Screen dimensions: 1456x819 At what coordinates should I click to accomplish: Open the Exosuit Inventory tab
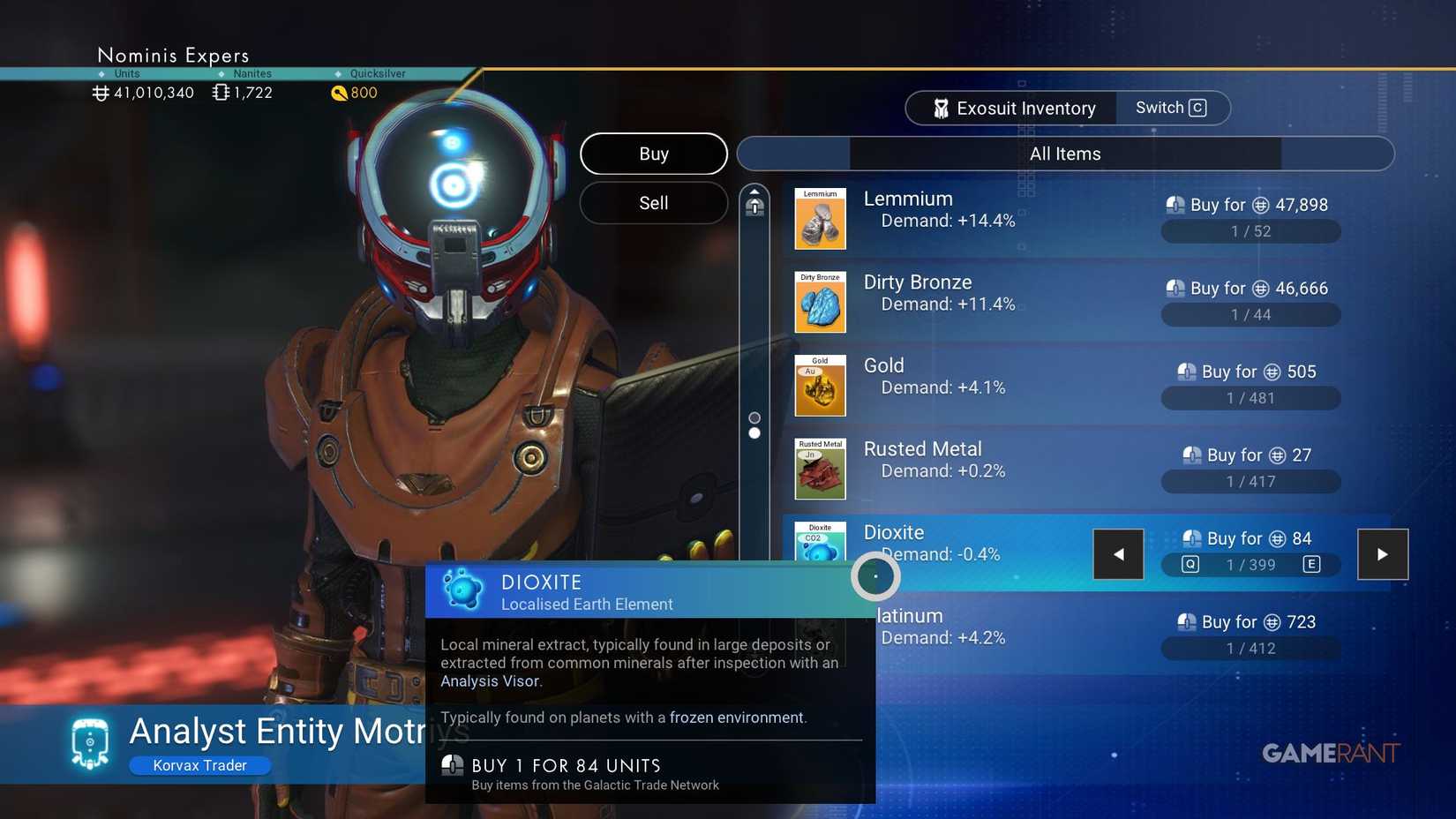click(1011, 107)
